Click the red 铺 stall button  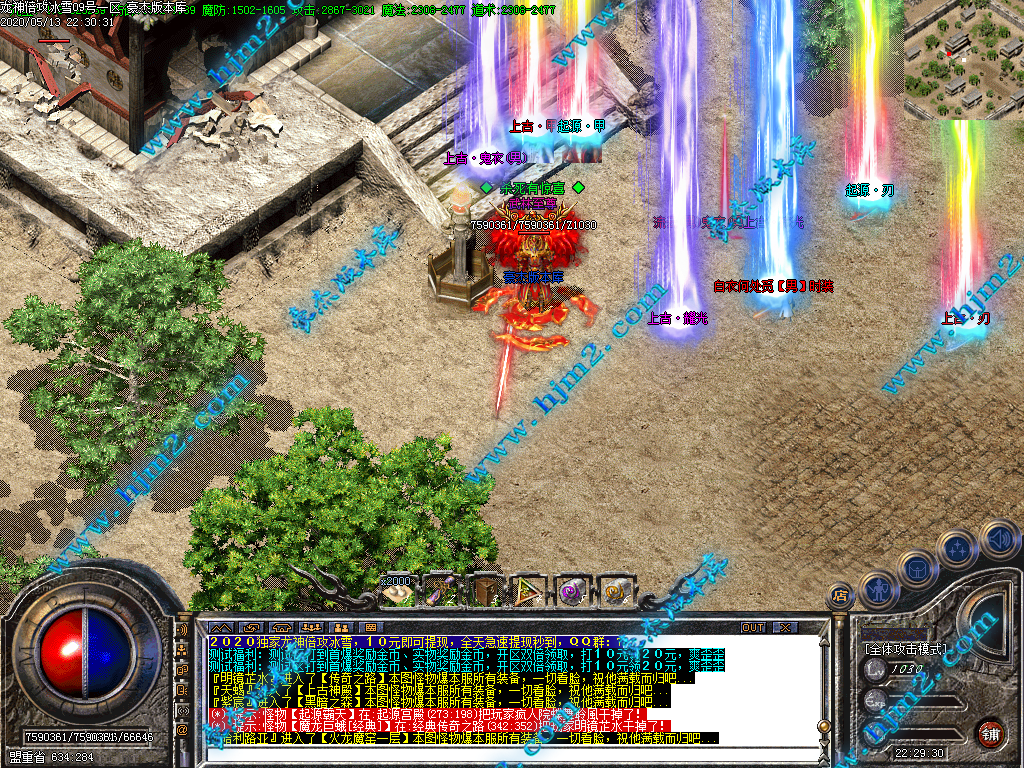[991, 732]
